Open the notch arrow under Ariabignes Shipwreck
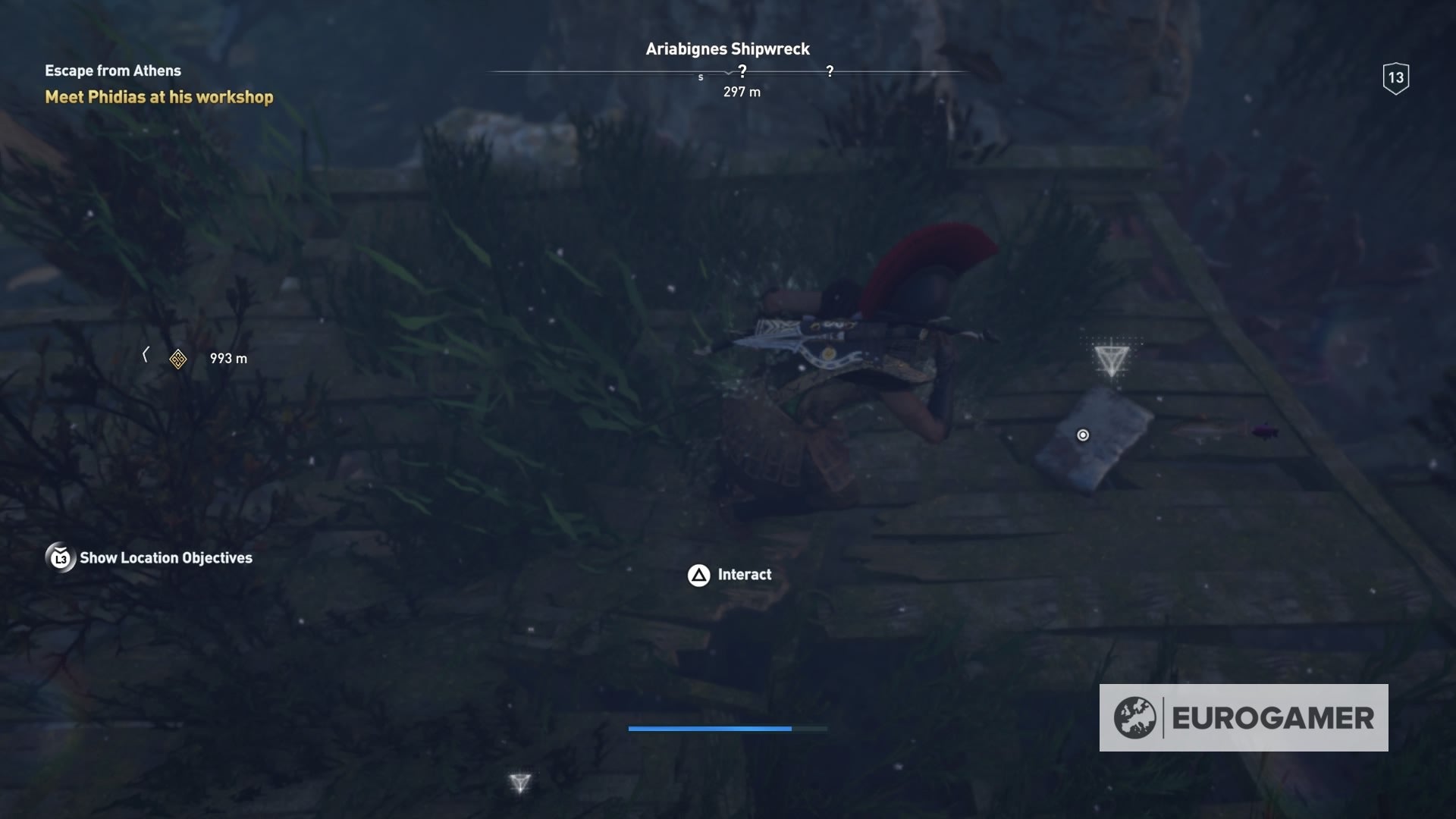The height and width of the screenshot is (819, 1456). (x=729, y=74)
